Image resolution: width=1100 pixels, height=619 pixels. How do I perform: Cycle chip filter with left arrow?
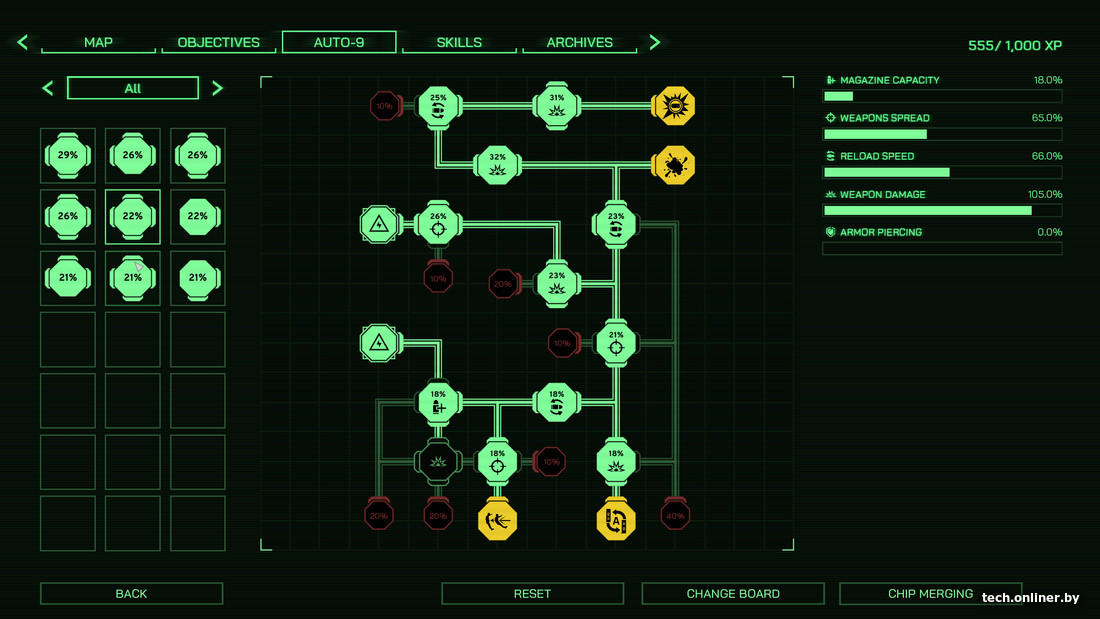[x=48, y=89]
